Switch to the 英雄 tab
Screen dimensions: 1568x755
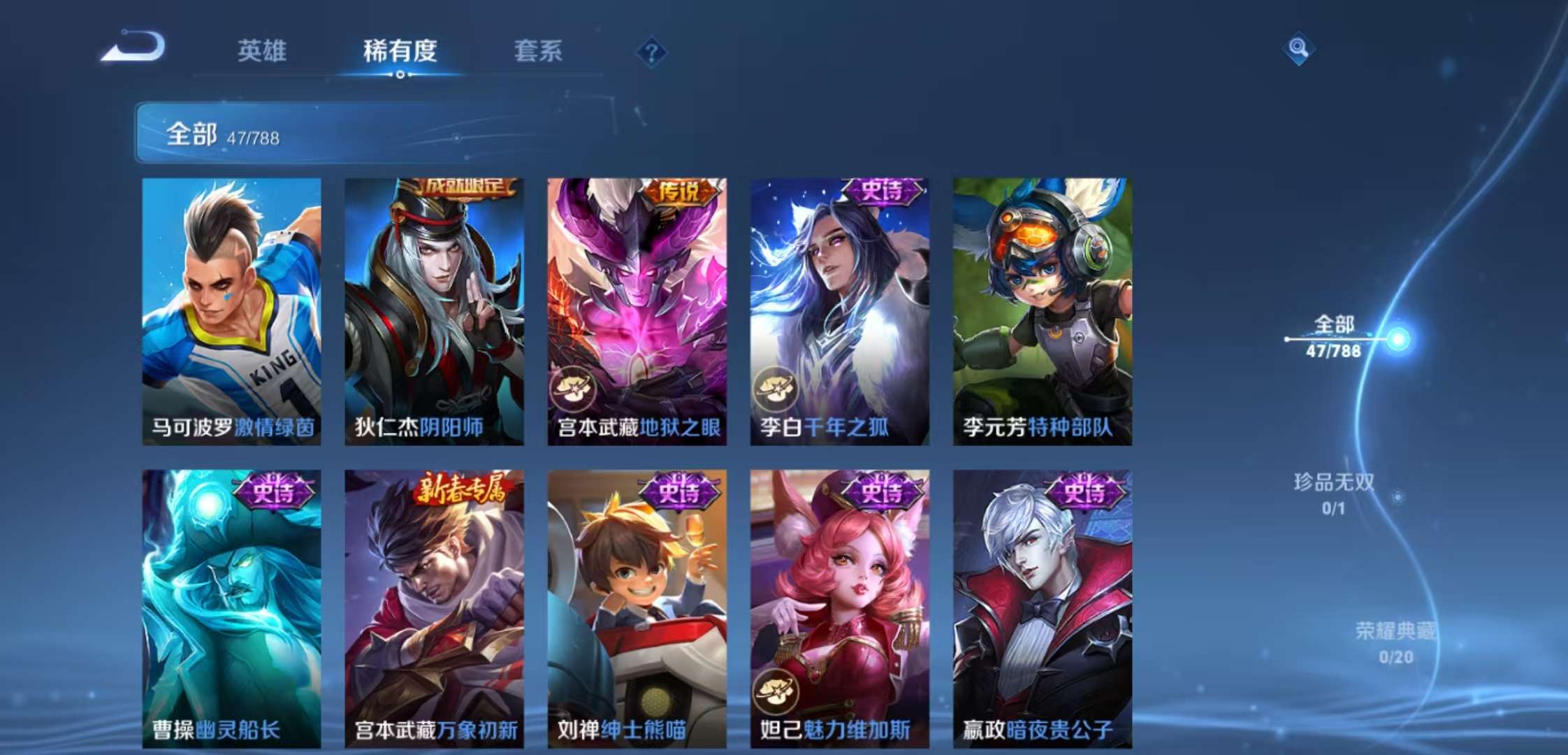point(263,52)
